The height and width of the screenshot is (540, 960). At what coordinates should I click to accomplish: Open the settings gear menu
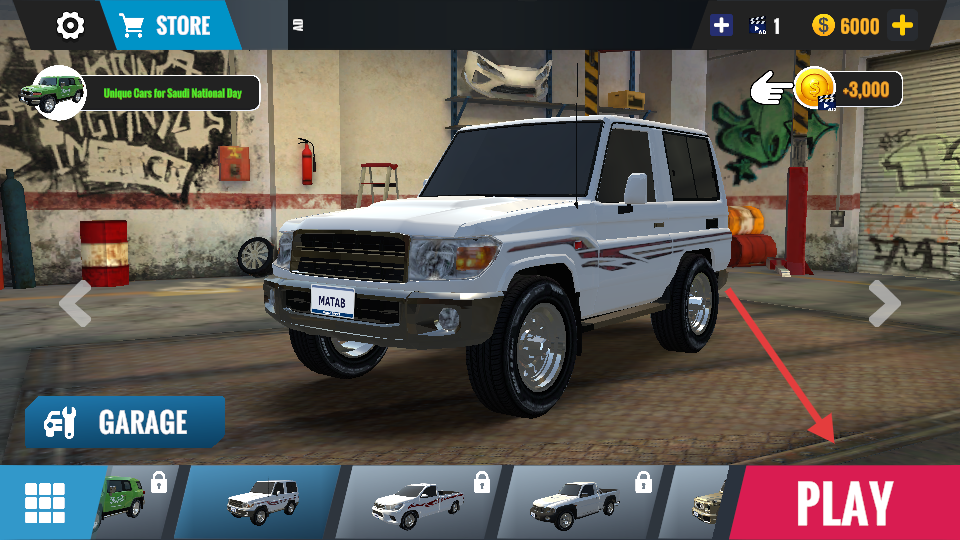click(70, 25)
